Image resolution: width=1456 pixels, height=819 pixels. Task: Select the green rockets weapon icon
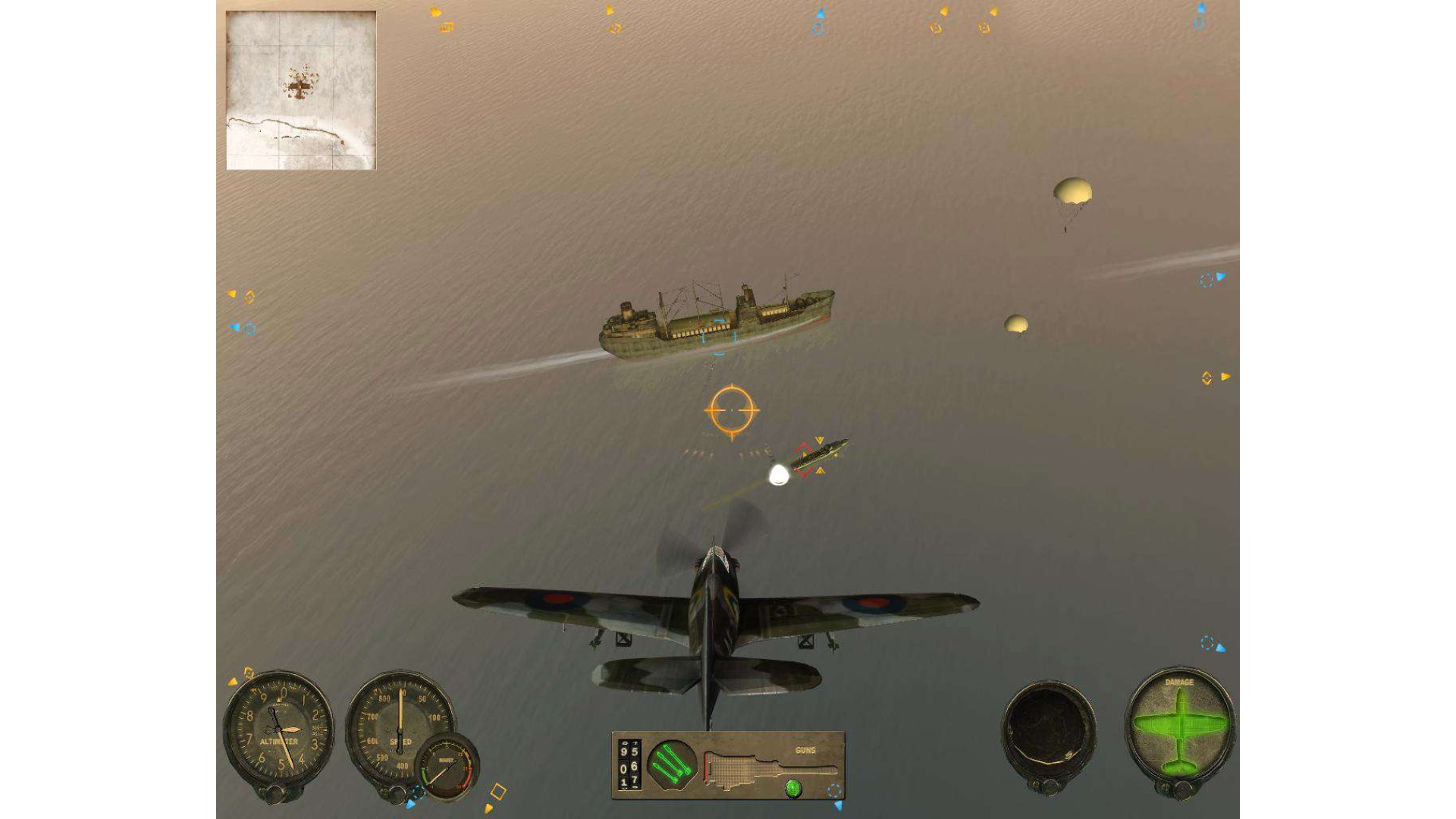point(671,764)
